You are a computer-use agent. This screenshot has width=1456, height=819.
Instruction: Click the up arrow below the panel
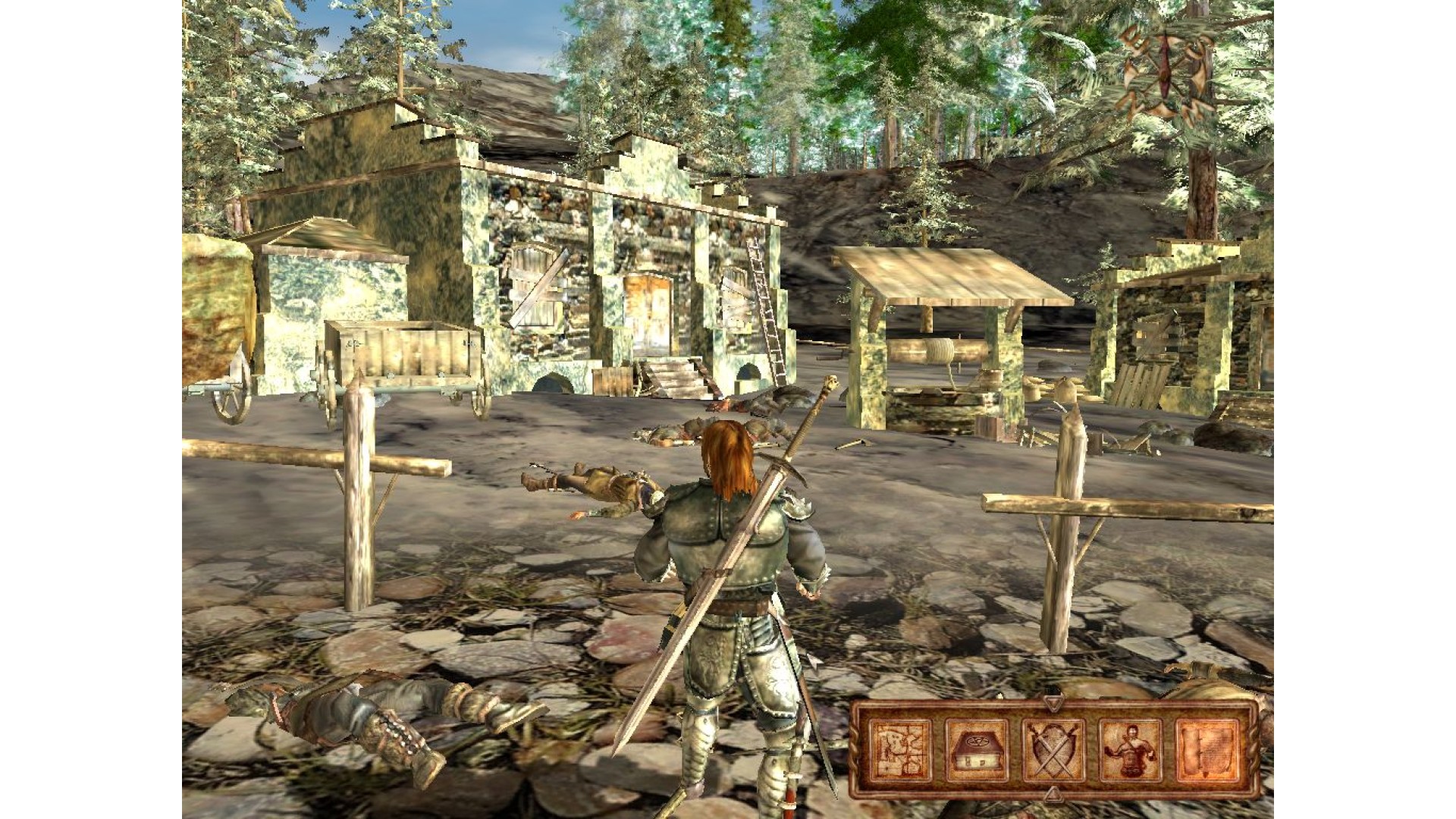click(1053, 794)
